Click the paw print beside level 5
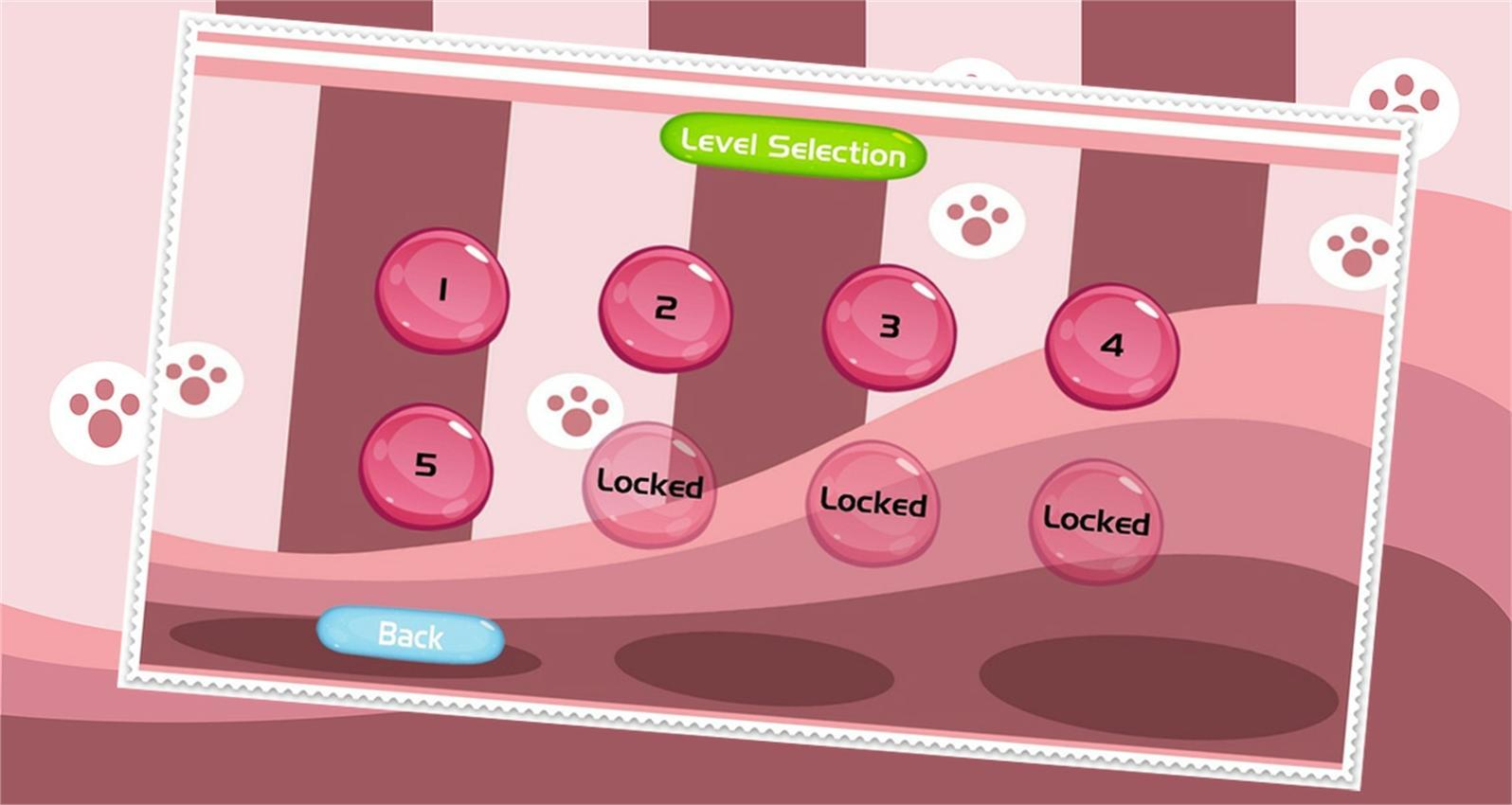The image size is (1512, 805). (x=578, y=409)
